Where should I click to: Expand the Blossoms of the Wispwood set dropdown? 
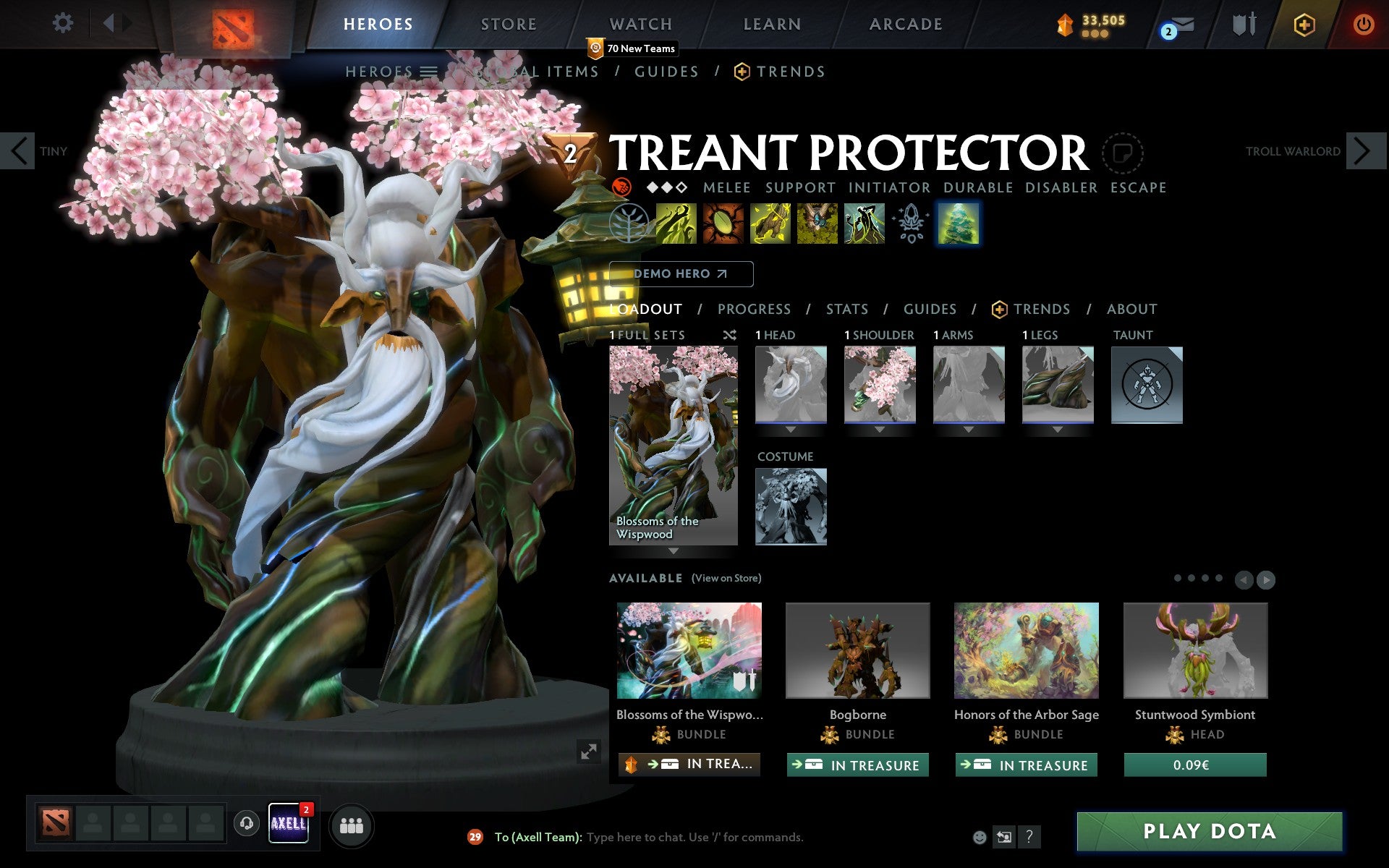click(673, 551)
